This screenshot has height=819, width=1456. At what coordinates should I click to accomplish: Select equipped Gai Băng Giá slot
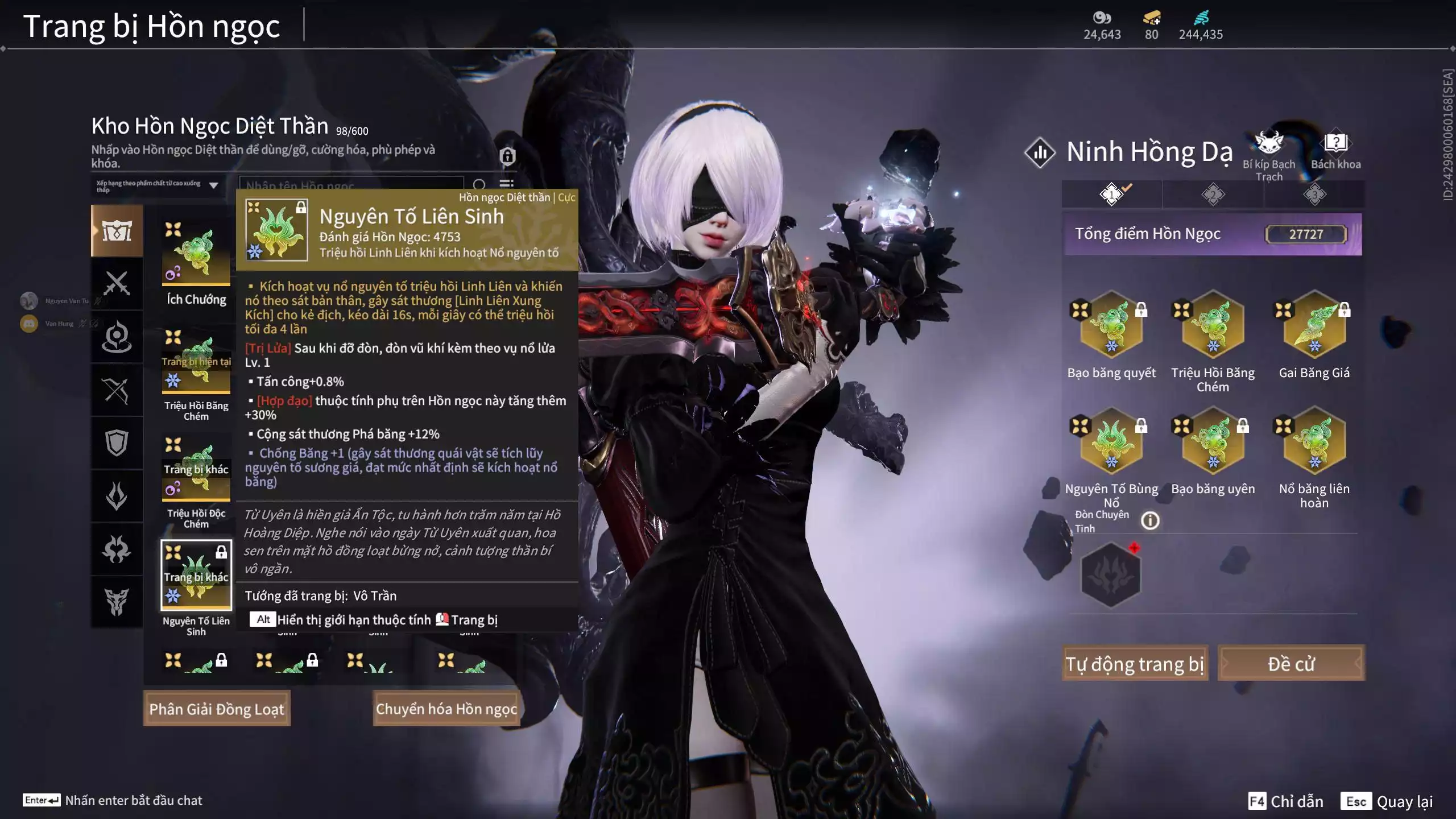click(x=1314, y=325)
